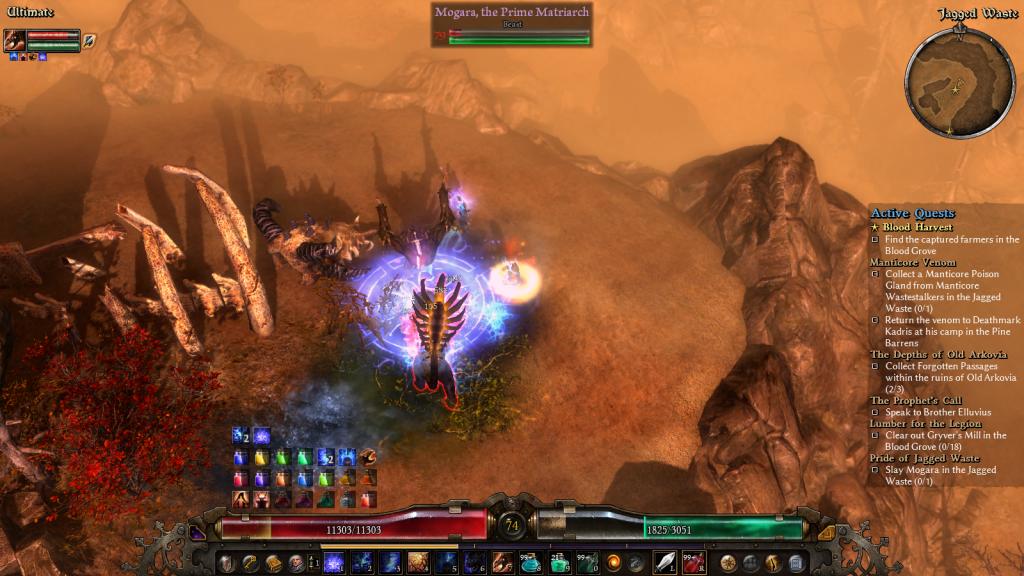Click the orange swirl skill icon

click(614, 563)
